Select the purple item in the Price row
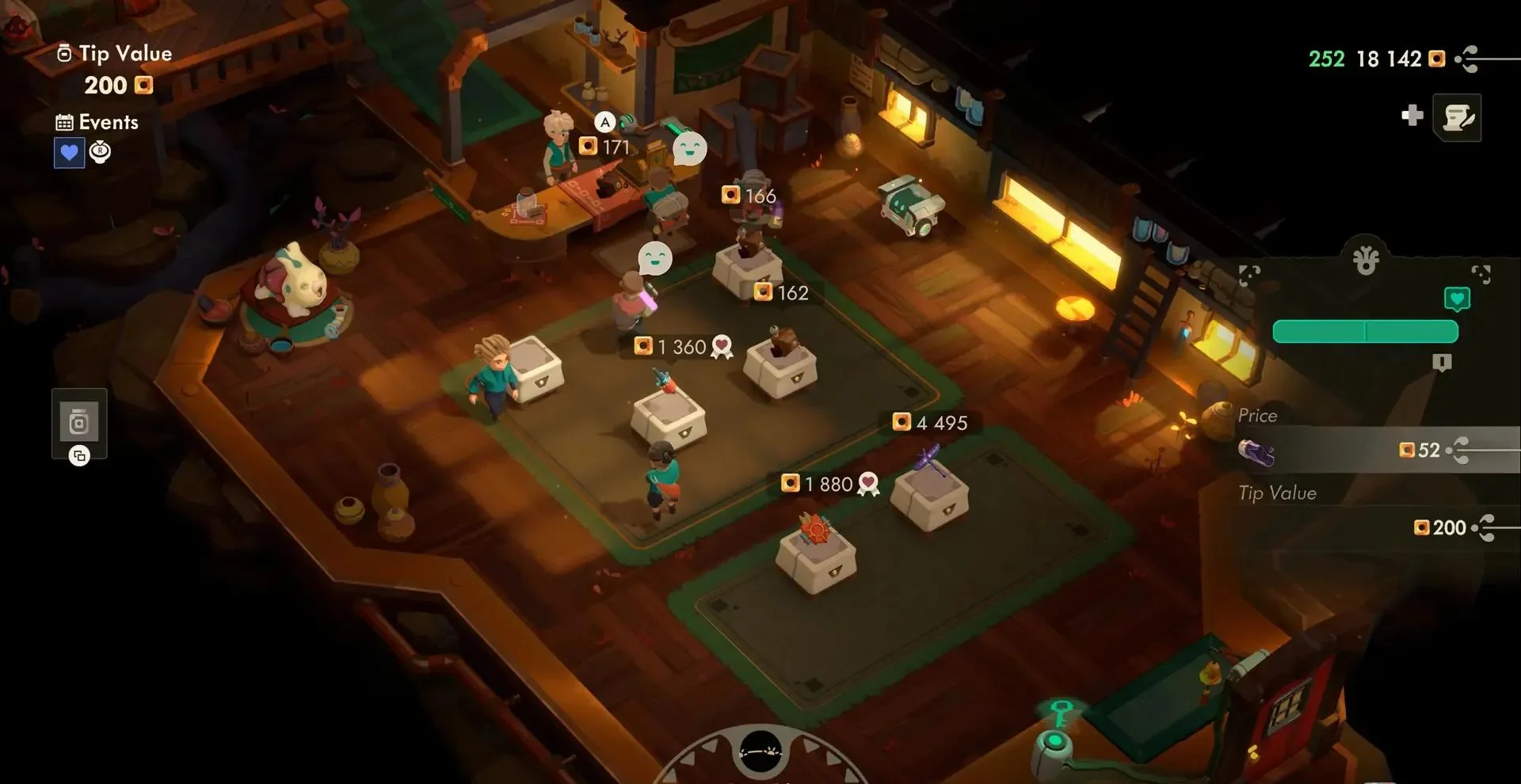 tap(1256, 452)
